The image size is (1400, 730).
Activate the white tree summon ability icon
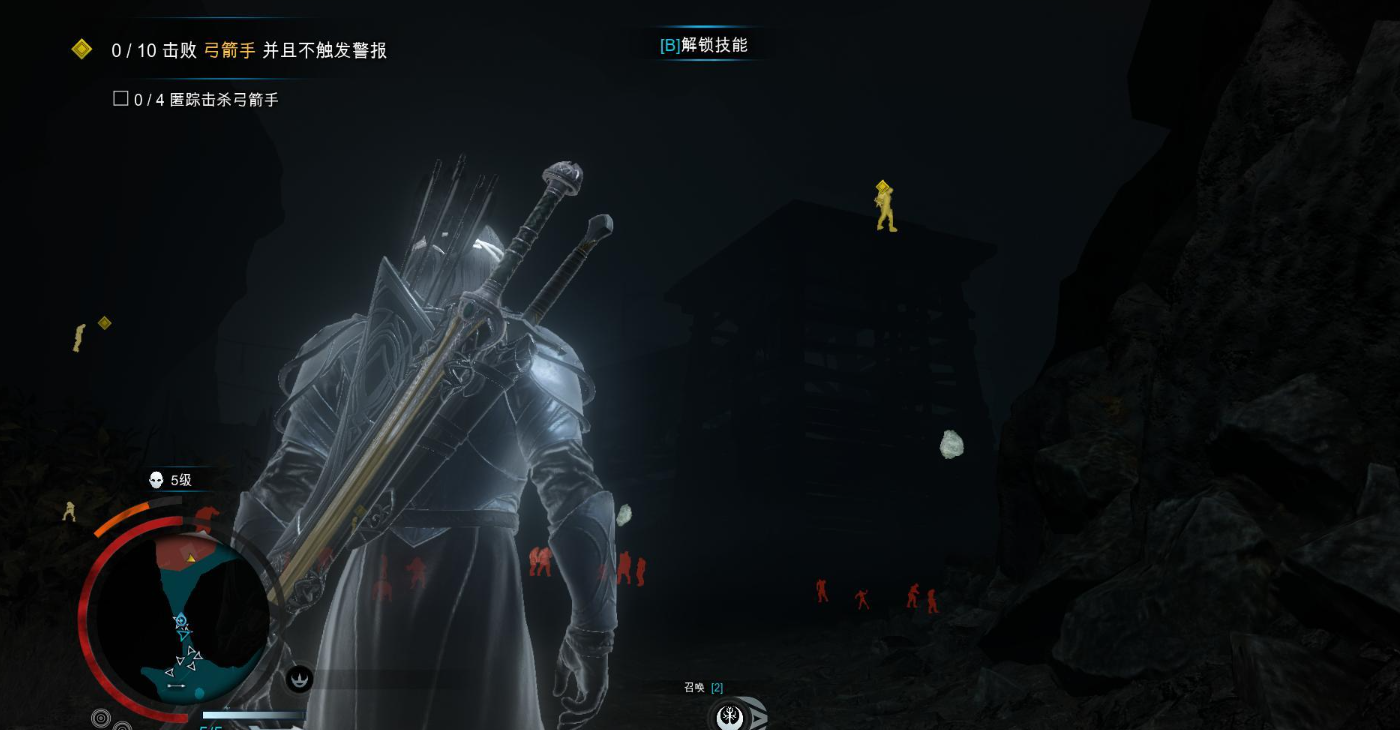click(x=733, y=716)
